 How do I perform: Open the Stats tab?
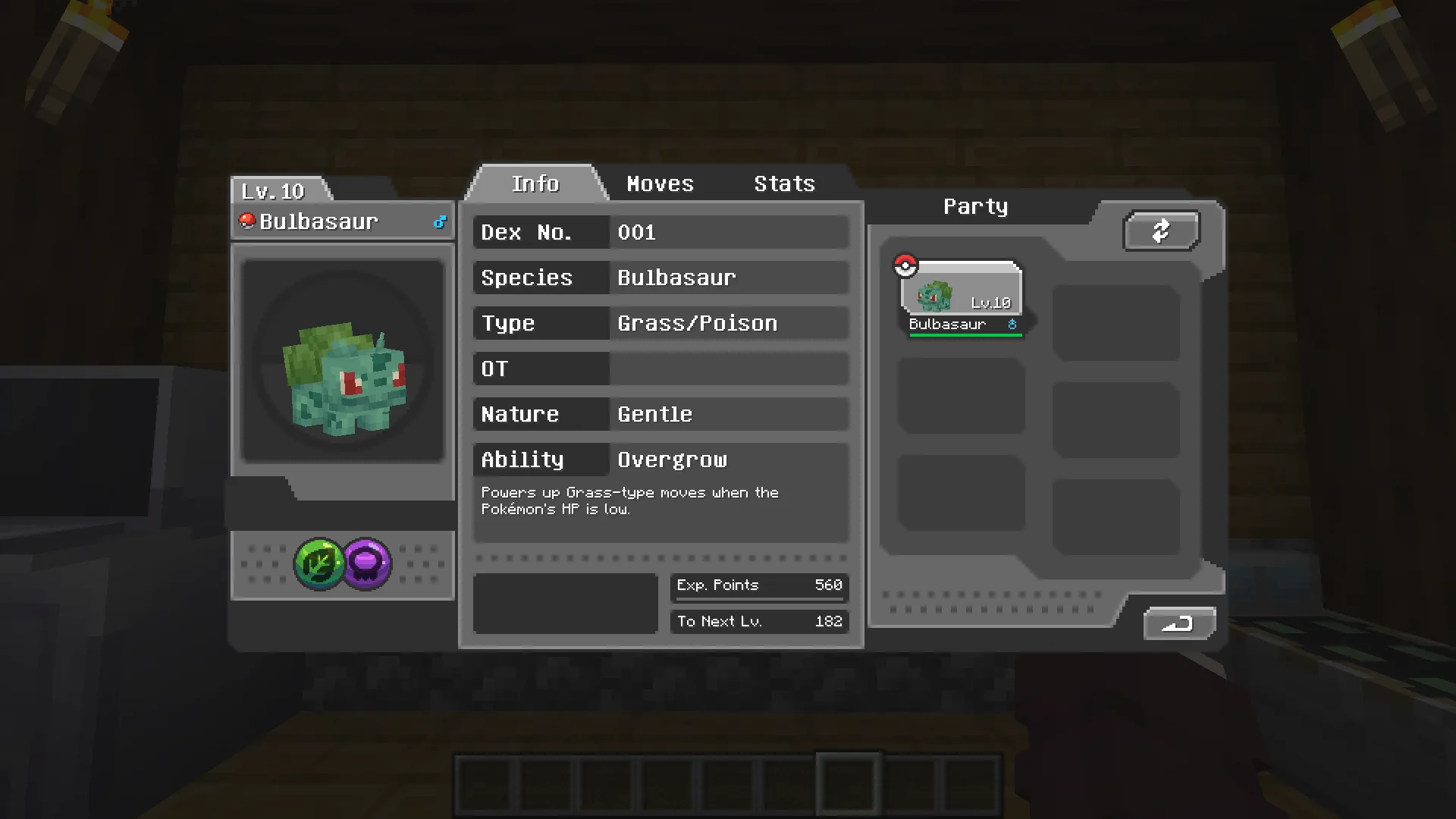(784, 184)
